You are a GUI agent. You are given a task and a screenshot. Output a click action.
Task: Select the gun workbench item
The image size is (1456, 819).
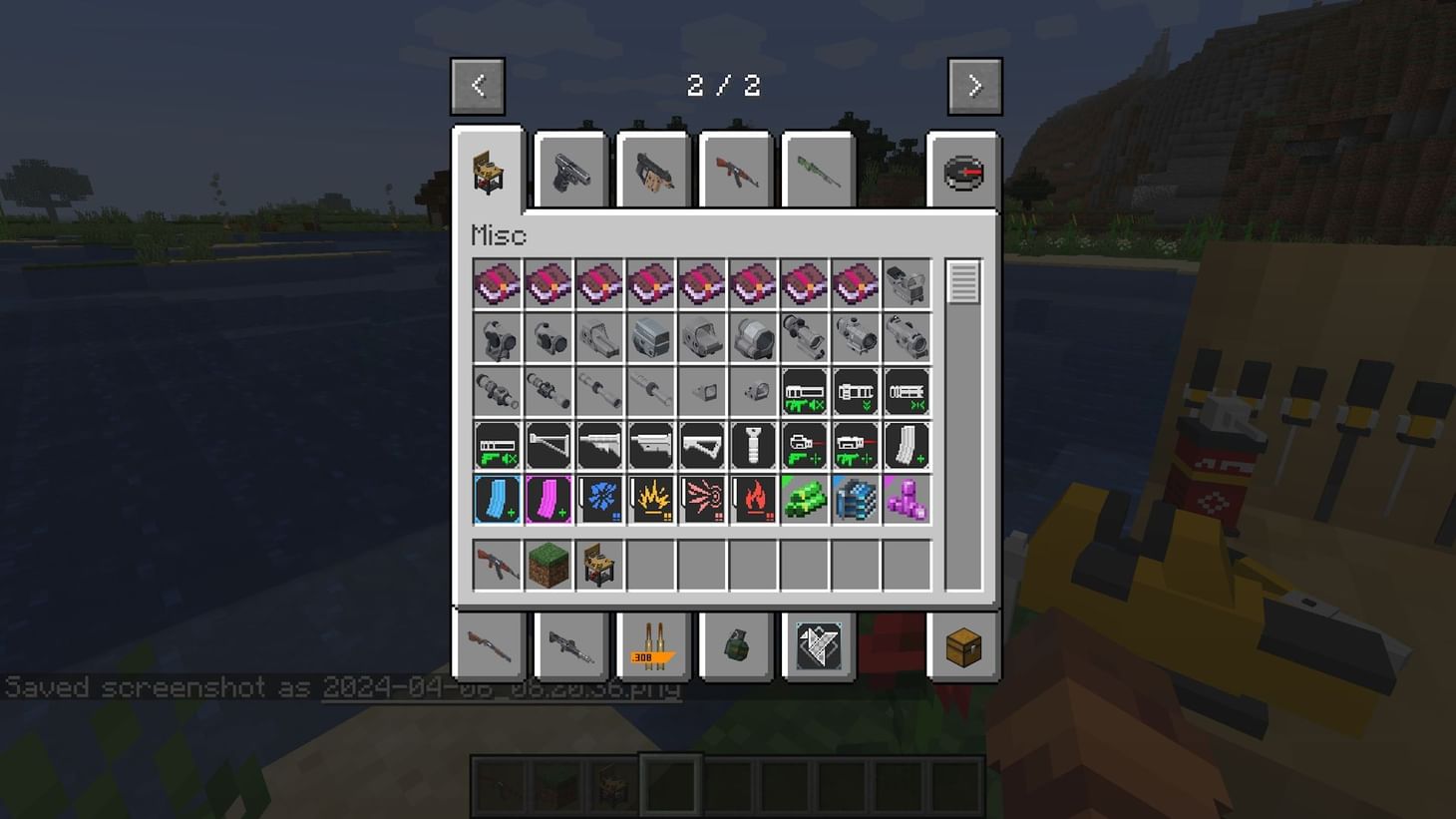(x=599, y=565)
